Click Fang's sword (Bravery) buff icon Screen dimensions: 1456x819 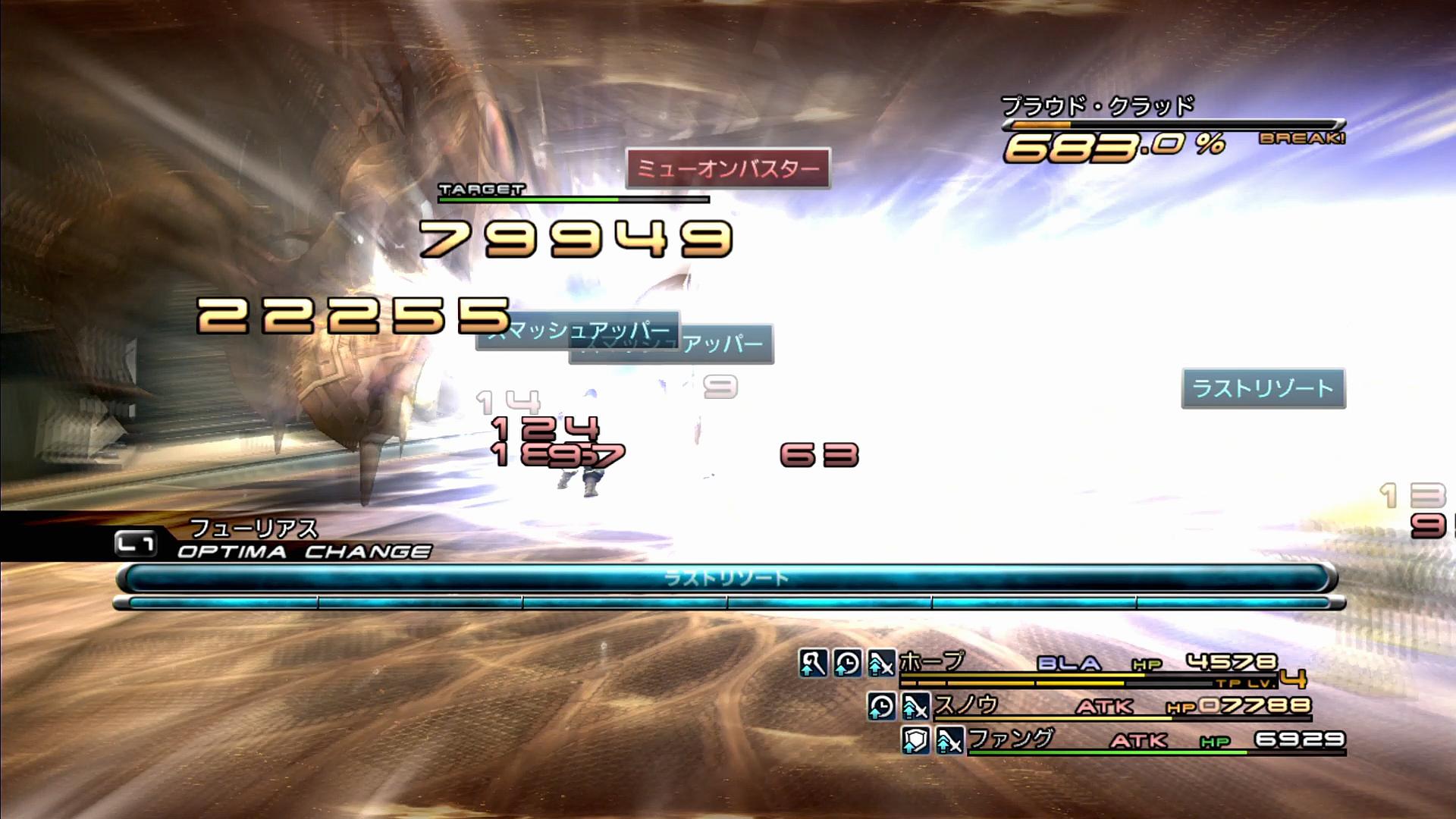pos(949,740)
